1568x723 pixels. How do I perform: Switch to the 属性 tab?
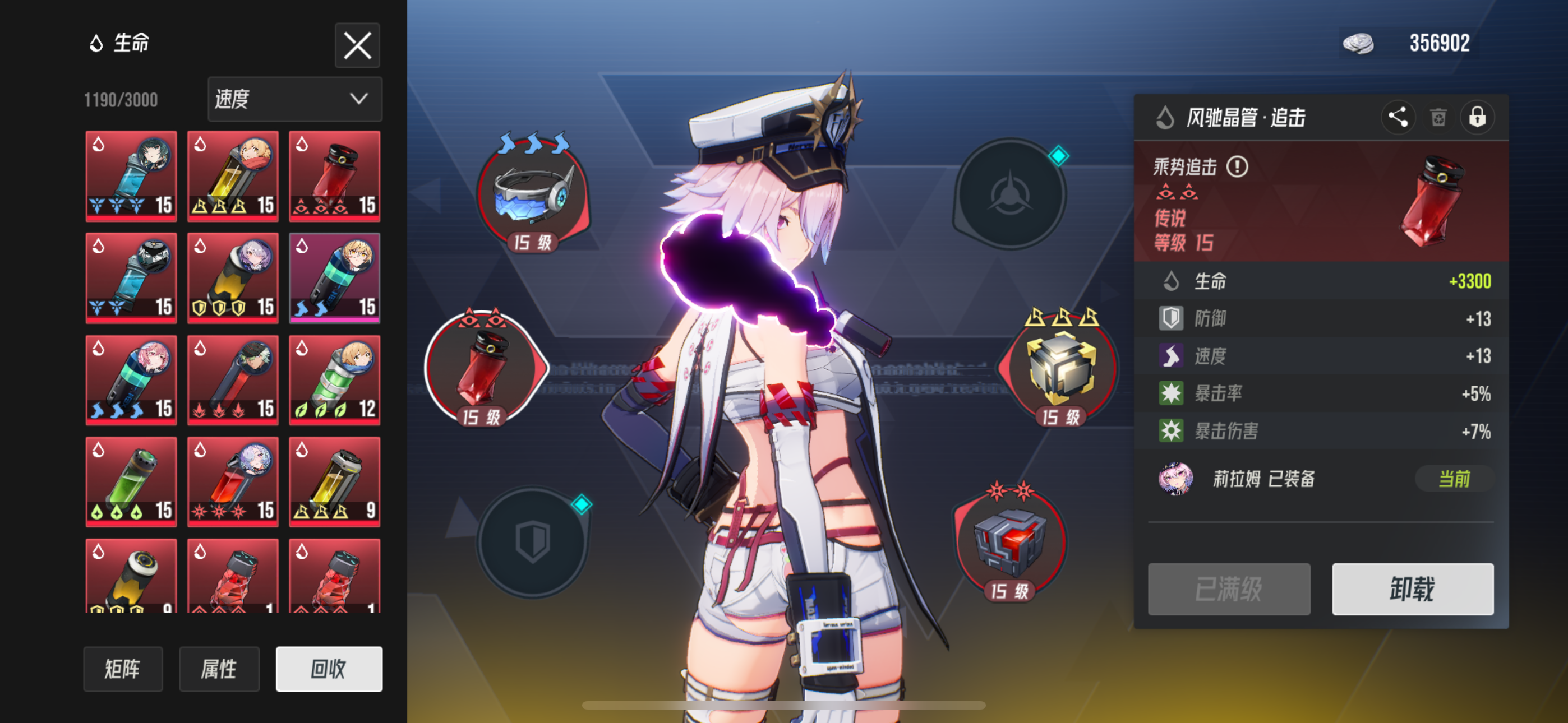coord(220,669)
